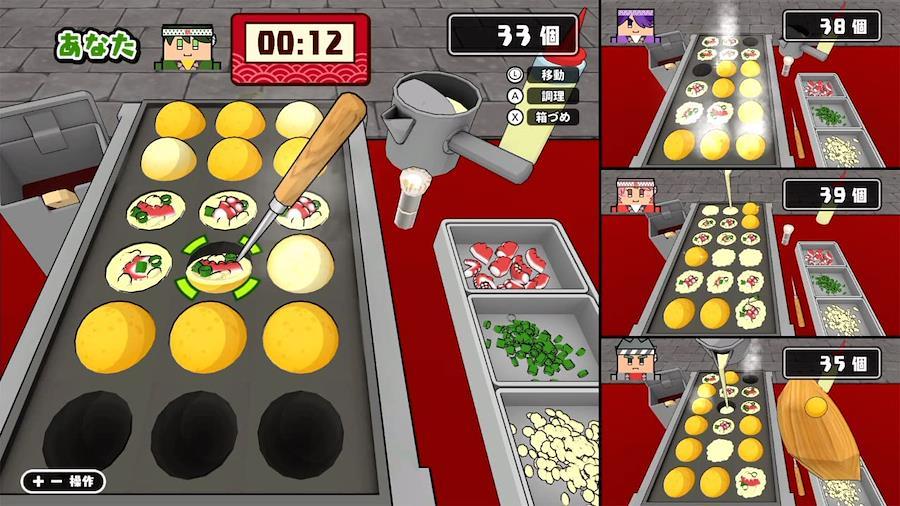Click your player portrait beside あなた
This screenshot has width=900, height=506.
tap(187, 45)
